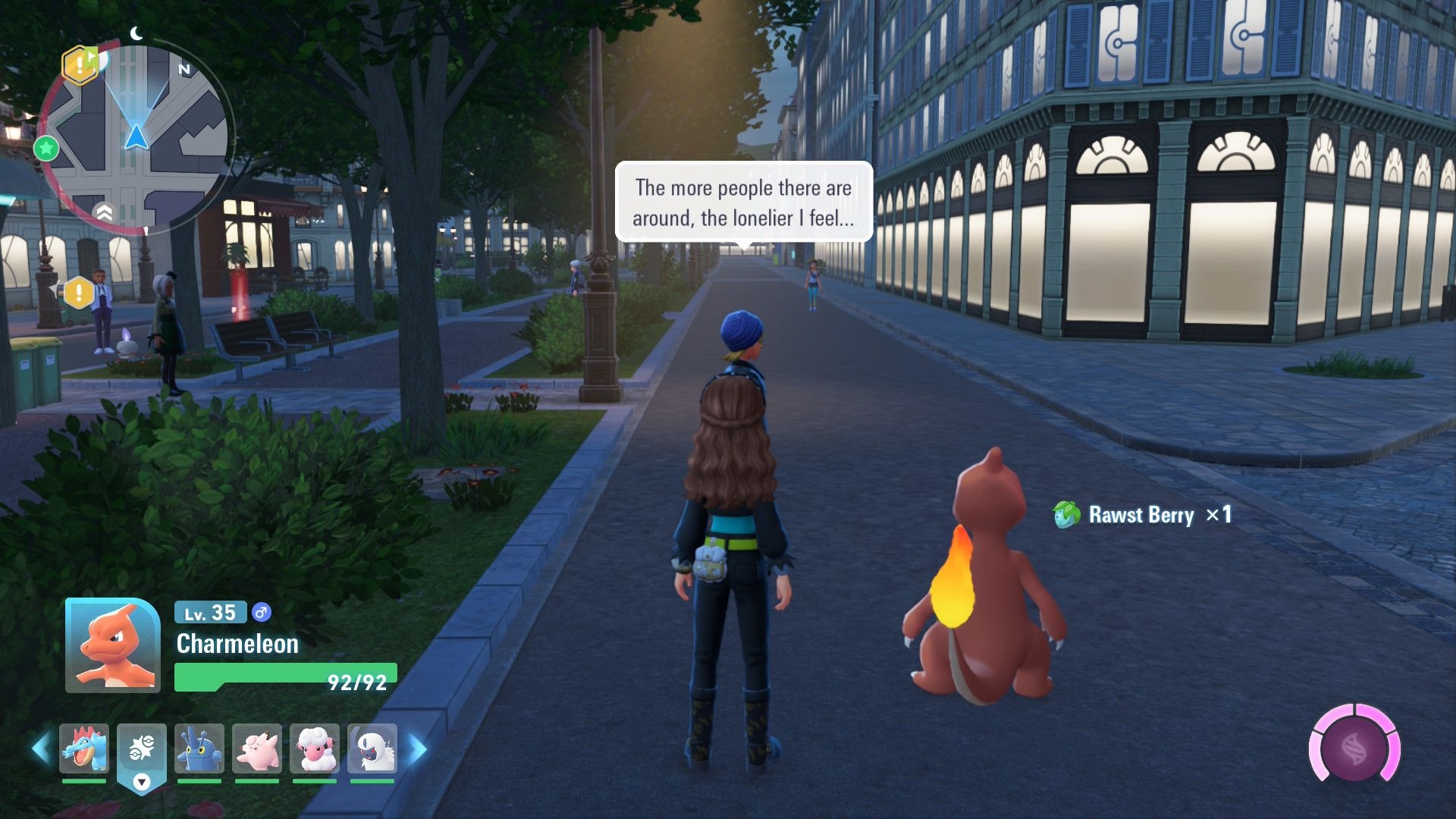The height and width of the screenshot is (819, 1456).
Task: Click the double-chevron marker on the minimap
Action: 105,212
